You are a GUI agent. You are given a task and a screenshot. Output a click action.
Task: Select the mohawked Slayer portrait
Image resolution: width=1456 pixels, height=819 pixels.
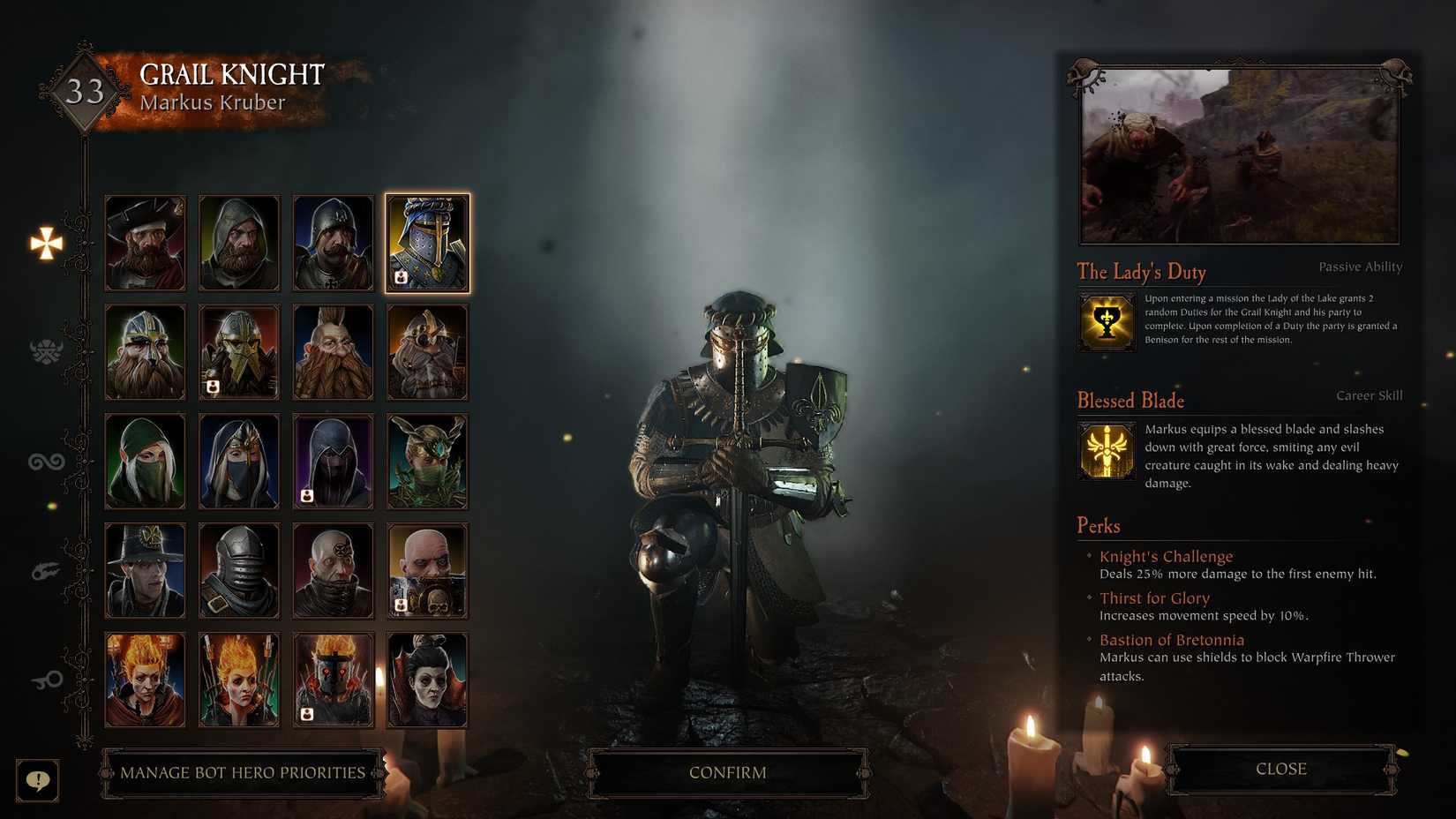pos(334,351)
